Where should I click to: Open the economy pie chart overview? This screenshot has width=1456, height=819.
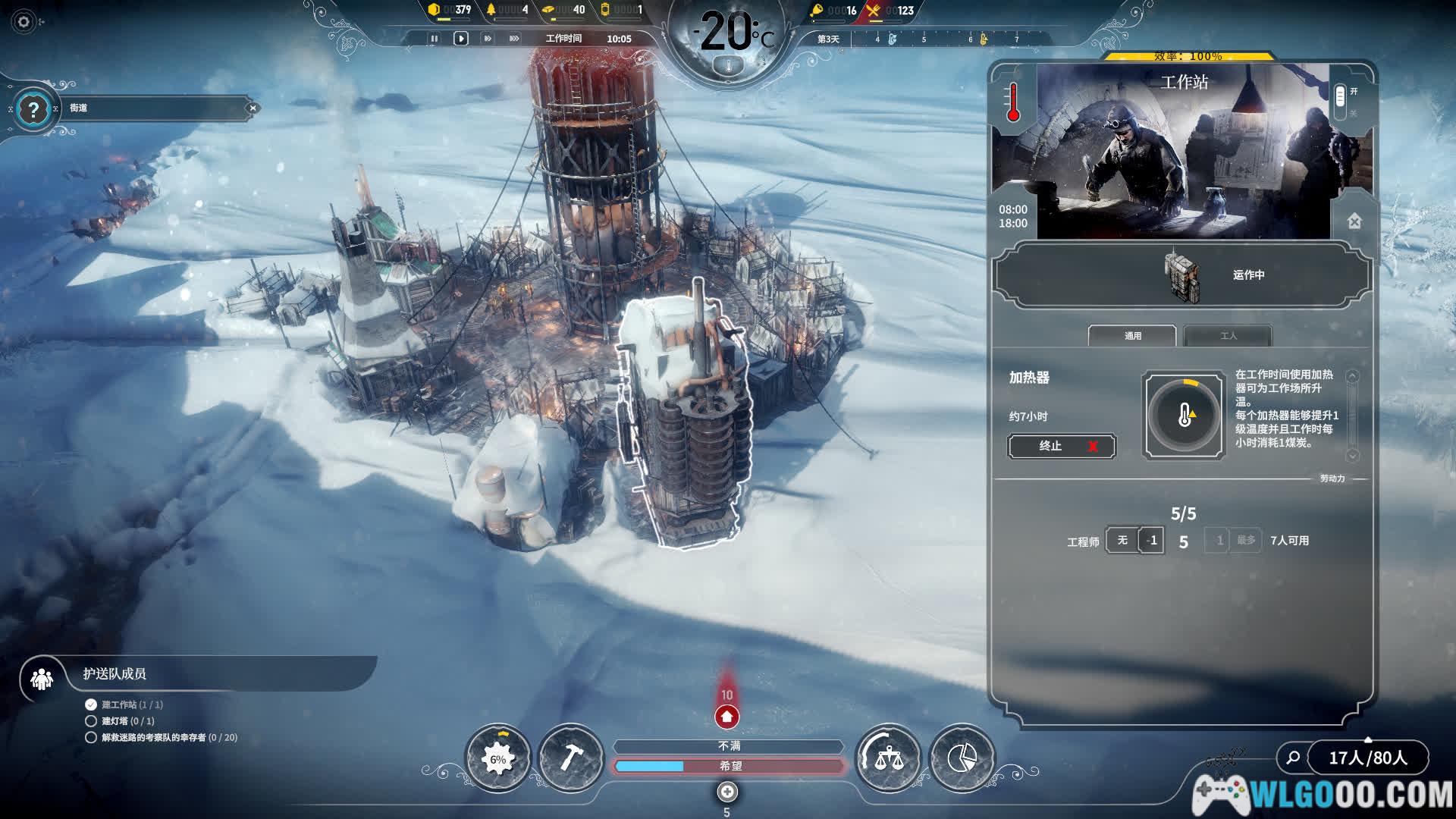pyautogui.click(x=962, y=758)
